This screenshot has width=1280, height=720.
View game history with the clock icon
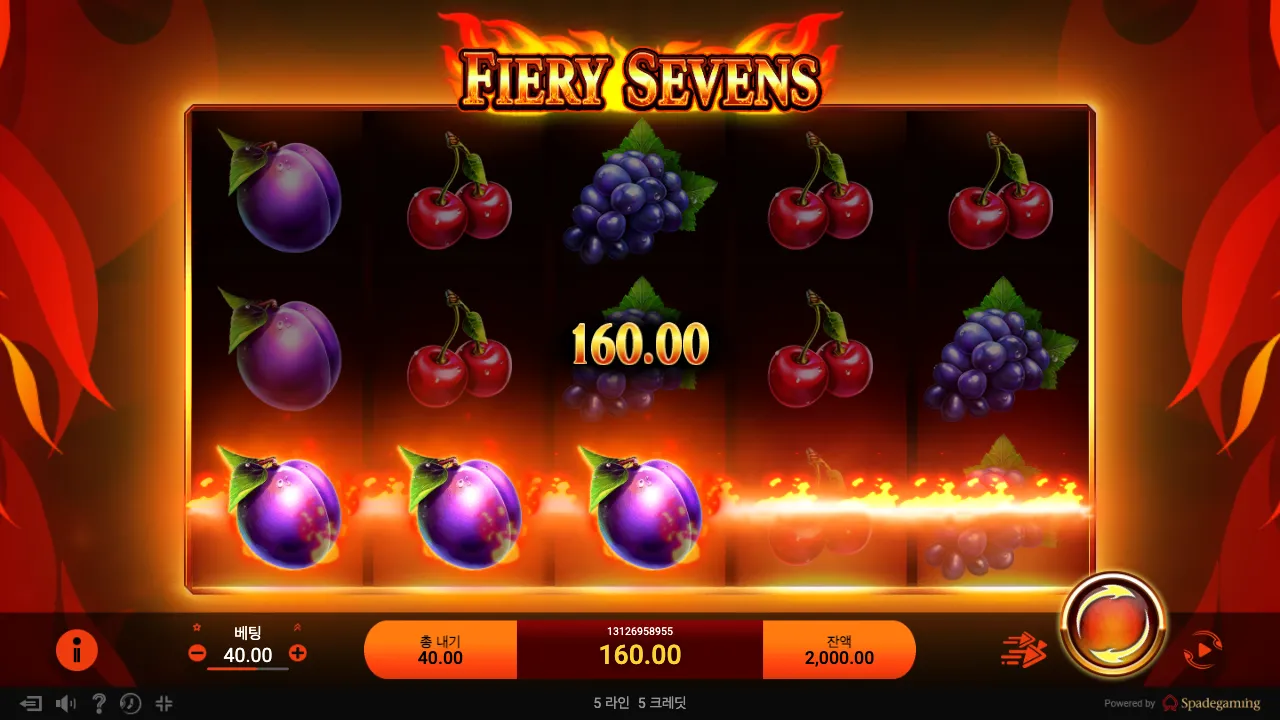tap(130, 704)
